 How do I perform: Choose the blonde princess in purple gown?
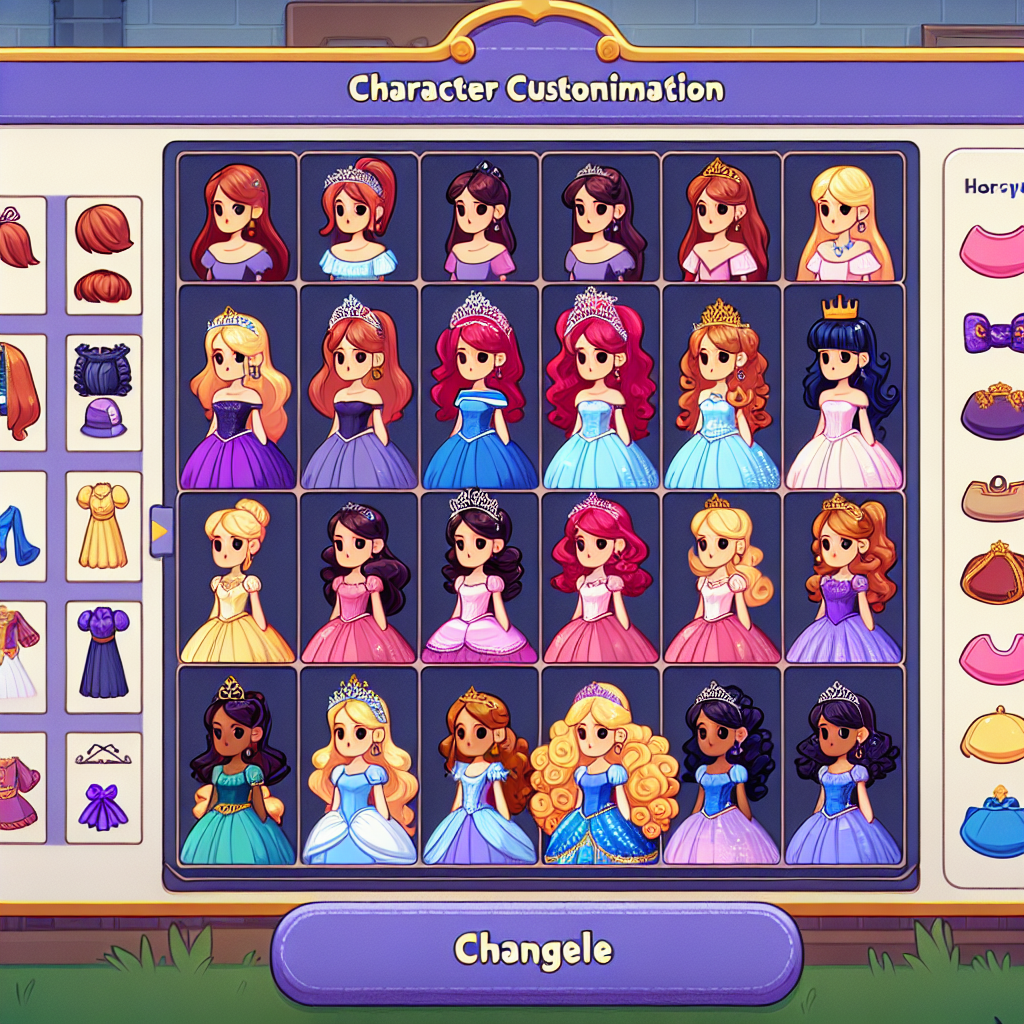237,395
